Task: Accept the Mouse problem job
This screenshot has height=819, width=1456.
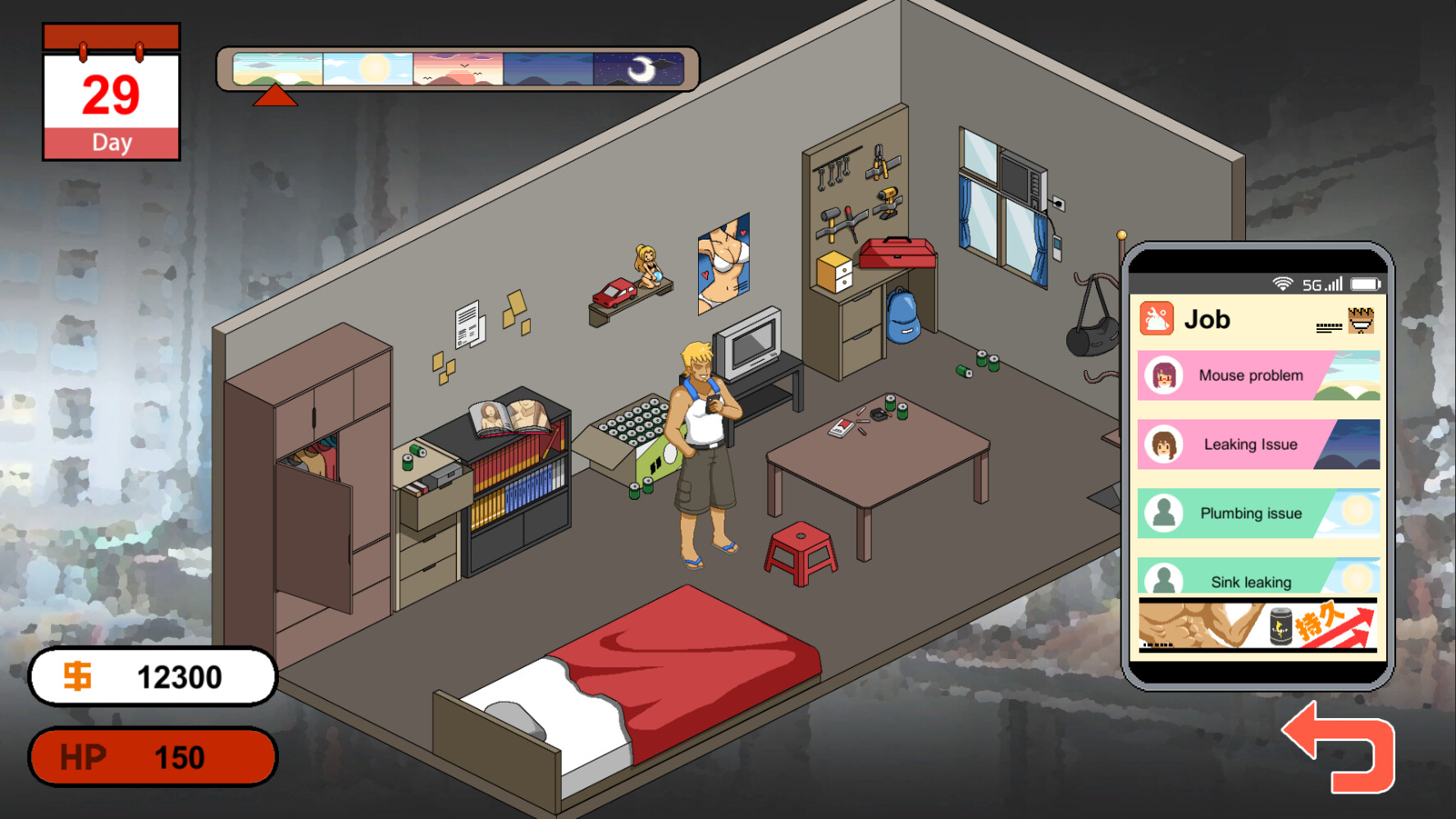Action: pos(1255,374)
